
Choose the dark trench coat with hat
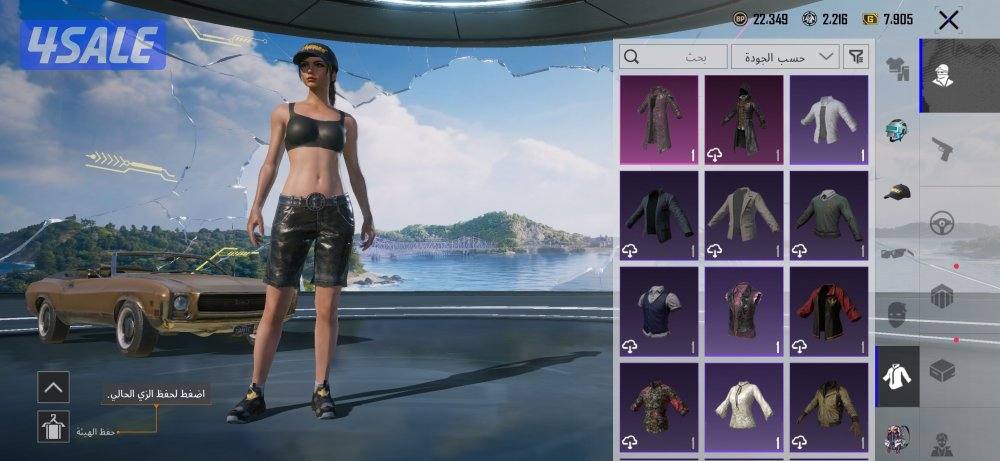point(743,120)
